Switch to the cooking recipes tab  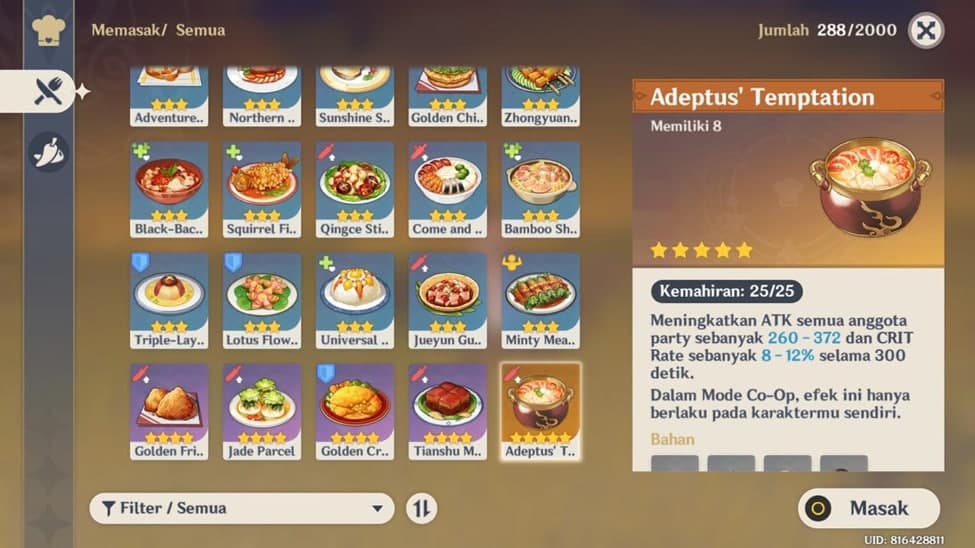[49, 92]
